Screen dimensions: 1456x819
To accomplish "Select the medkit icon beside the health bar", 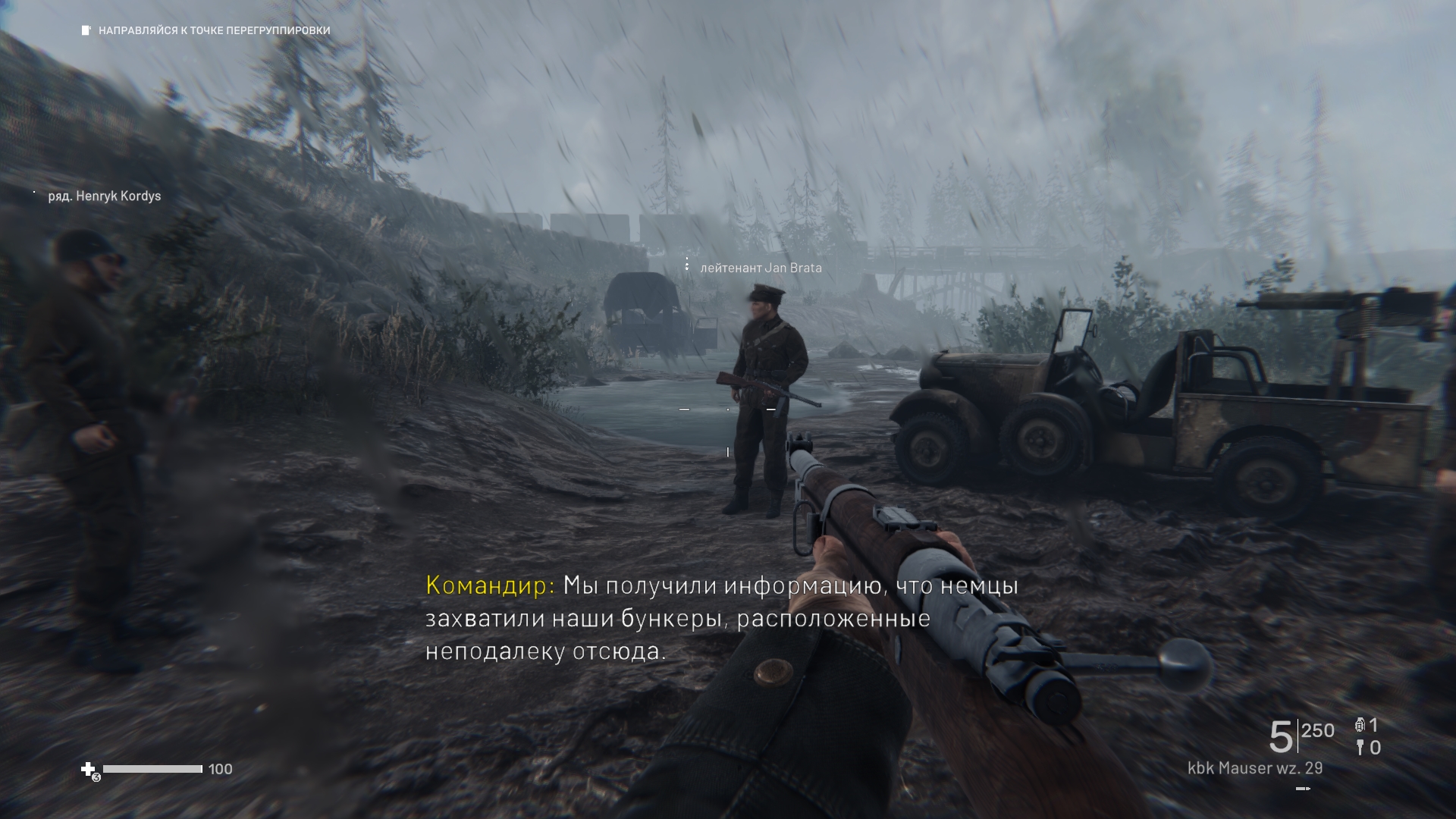I will click(x=89, y=770).
